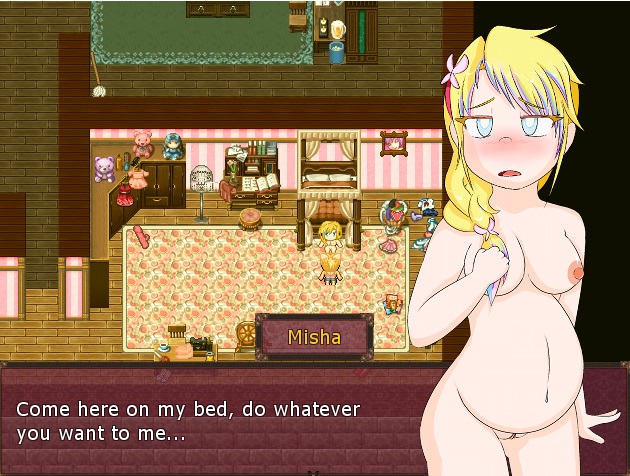Click the continue arrow under the dialogue text
This screenshot has width=630, height=476.
click(315, 470)
